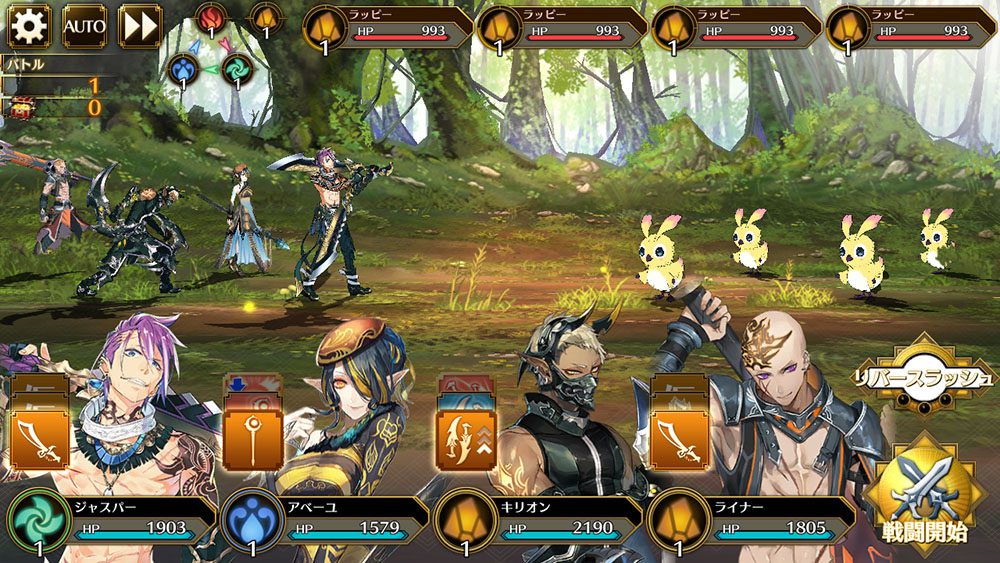Select Jasper's curved sword skill card

39,438
